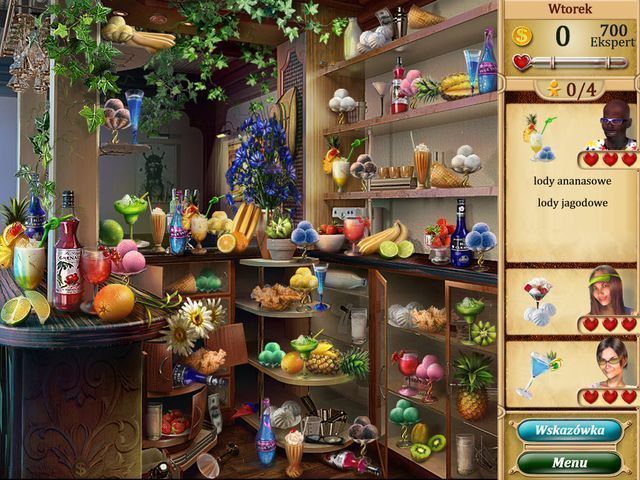This screenshot has width=640, height=480.
Task: Click the Wskazówka hint button
Action: tap(569, 431)
